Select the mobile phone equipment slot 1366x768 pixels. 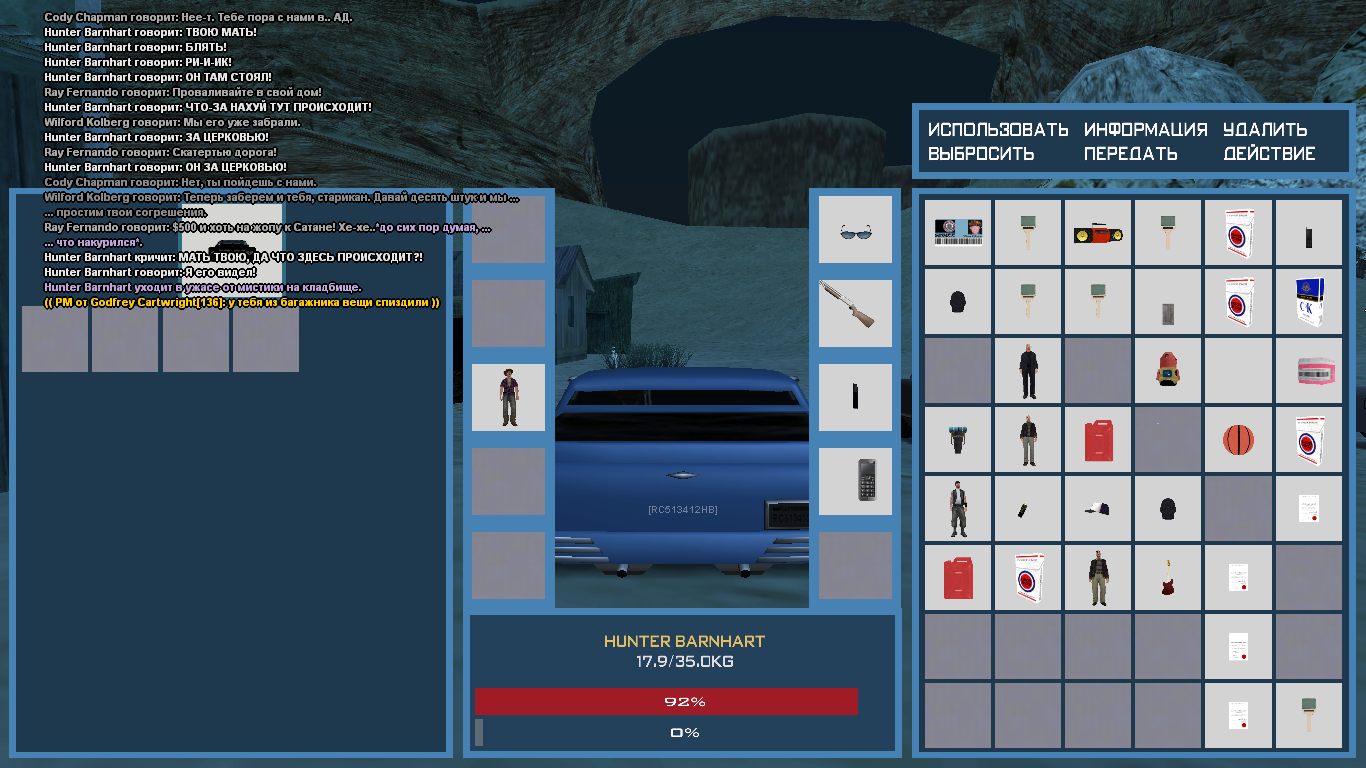[855, 481]
